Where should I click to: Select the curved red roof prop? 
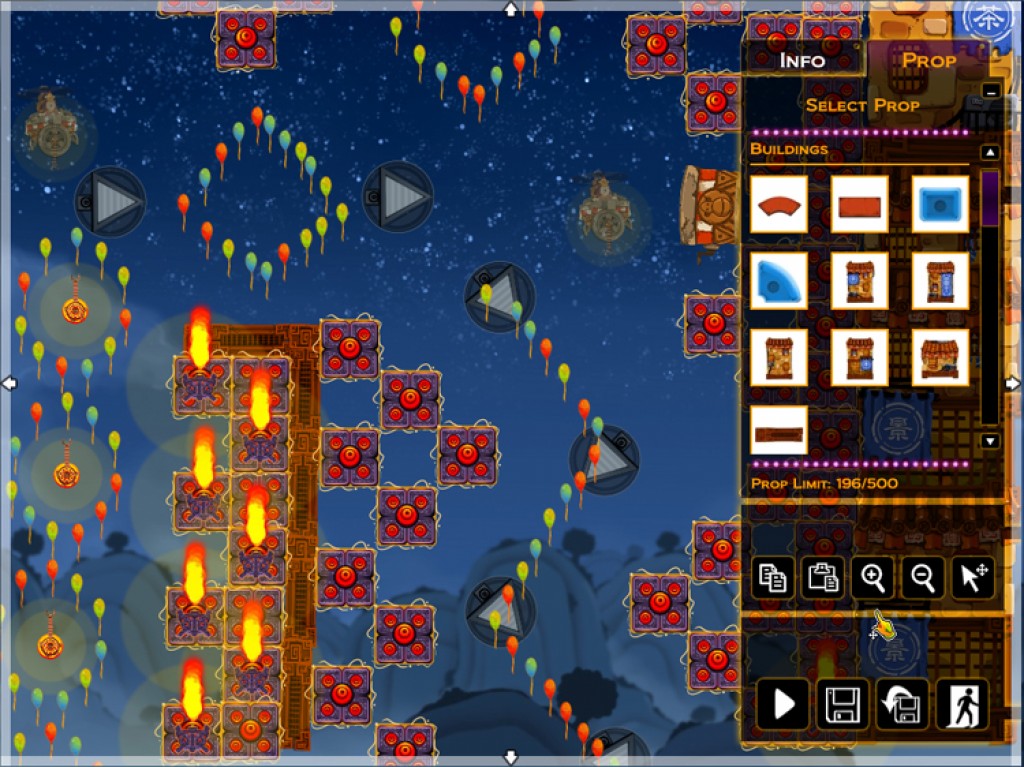coord(779,205)
